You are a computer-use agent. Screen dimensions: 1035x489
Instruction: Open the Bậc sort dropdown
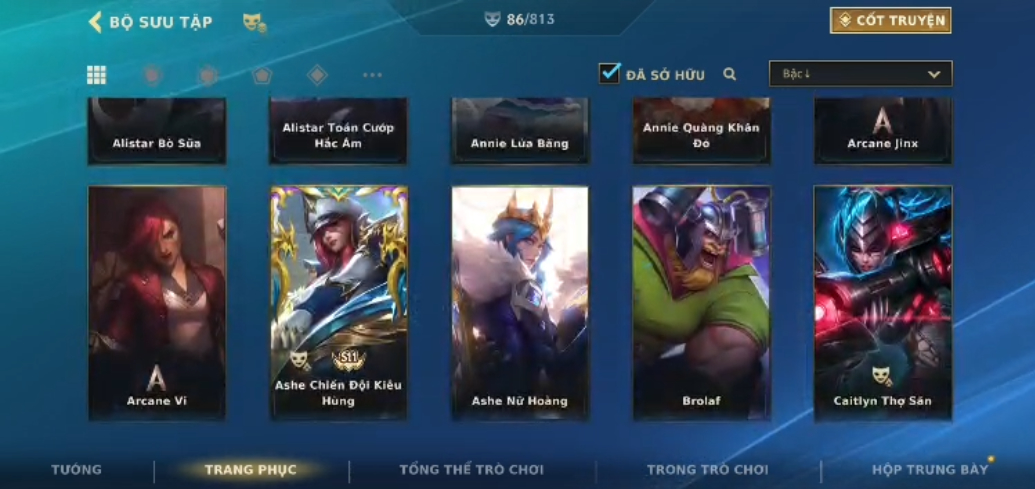tap(860, 74)
